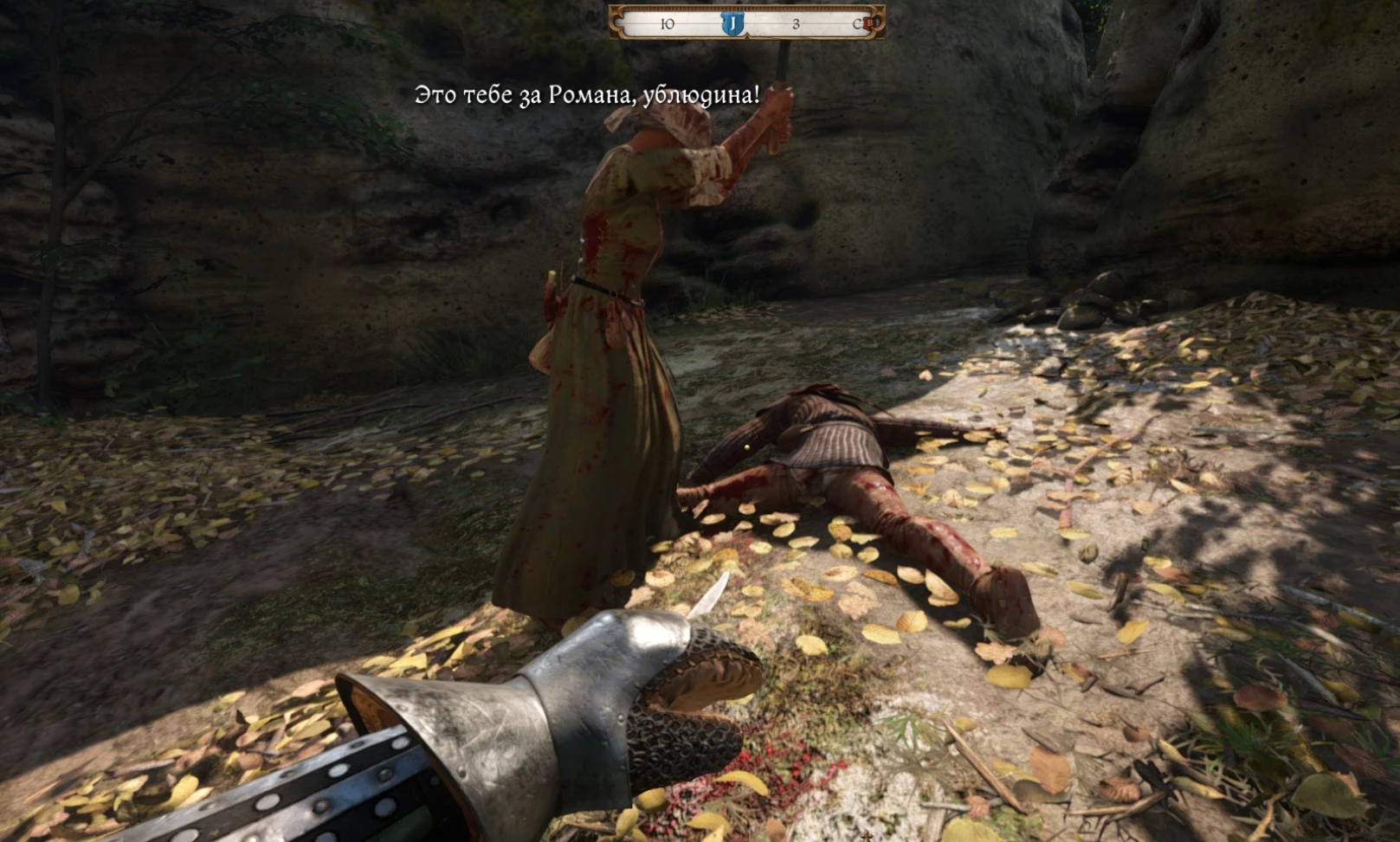
Task: Click the blue shield quest marker on compass
Action: (x=732, y=23)
